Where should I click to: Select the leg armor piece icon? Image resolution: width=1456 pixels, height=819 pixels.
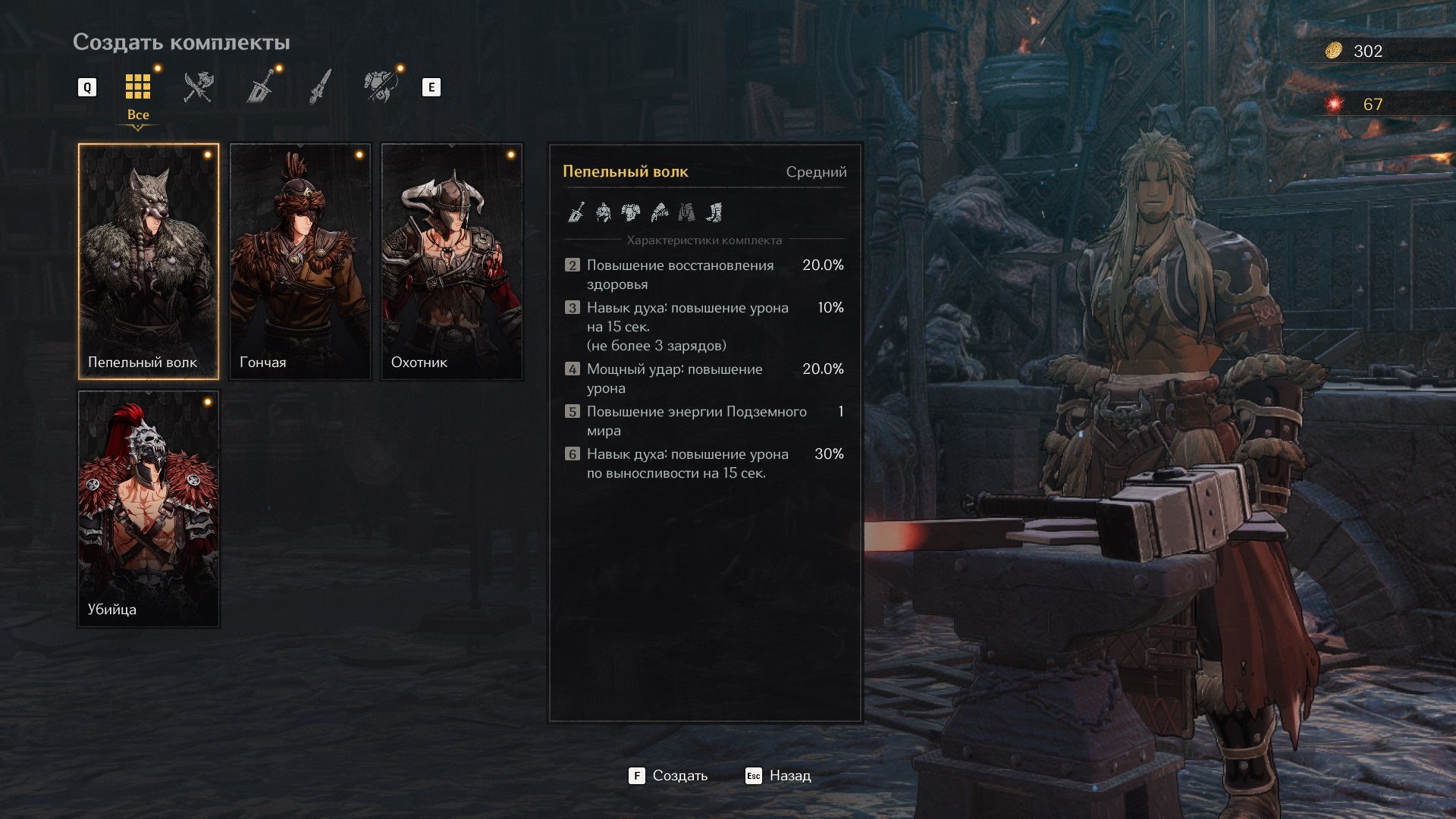pyautogui.click(x=686, y=212)
